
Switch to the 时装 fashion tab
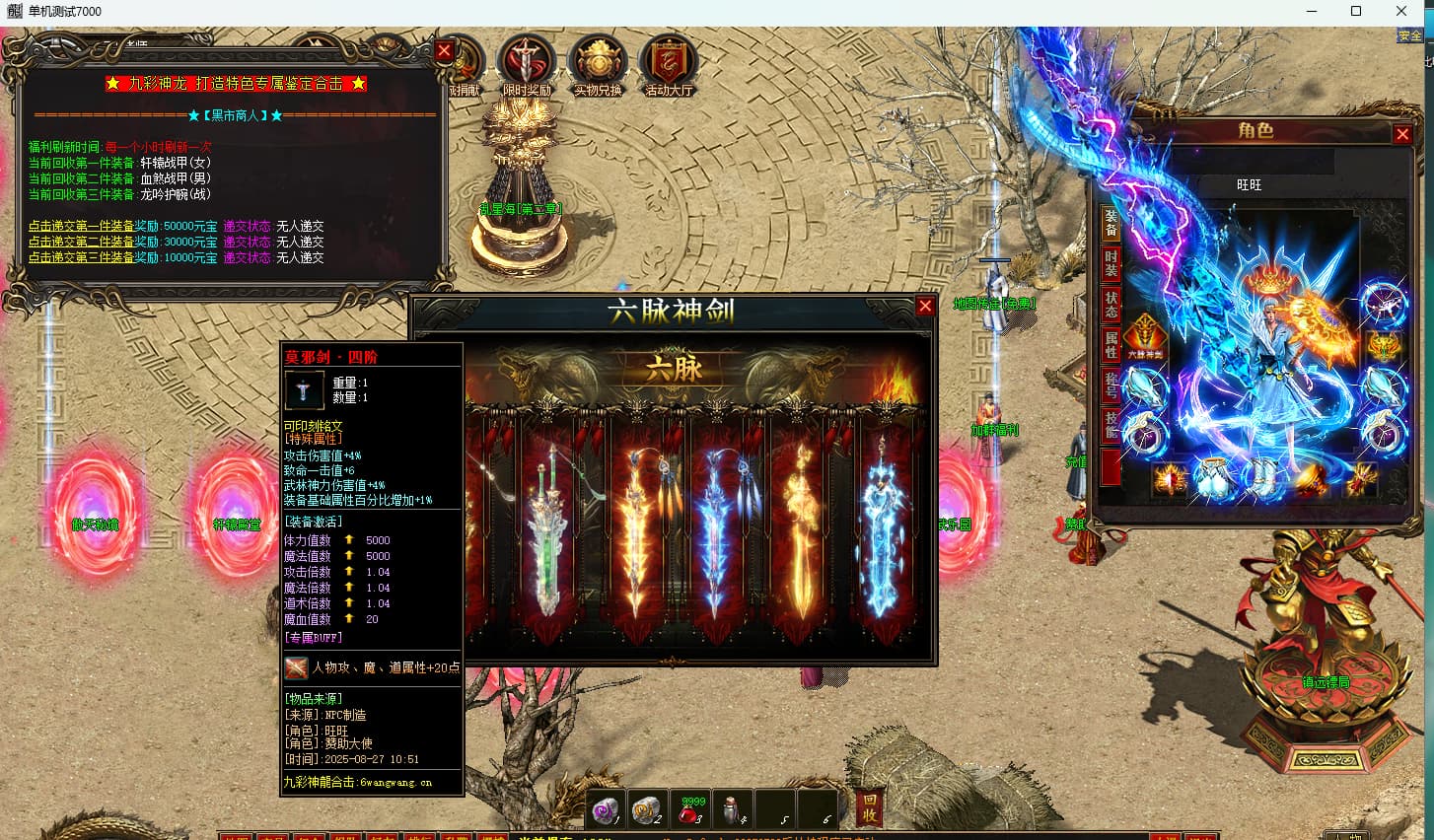pos(1111,263)
